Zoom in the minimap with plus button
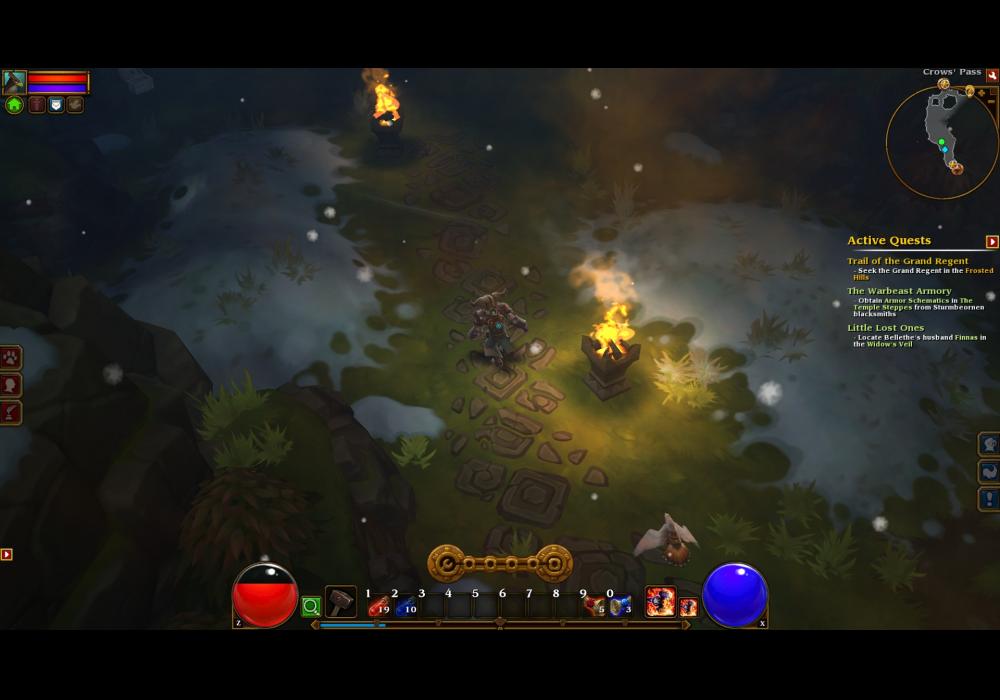1000x700 pixels. coord(982,92)
